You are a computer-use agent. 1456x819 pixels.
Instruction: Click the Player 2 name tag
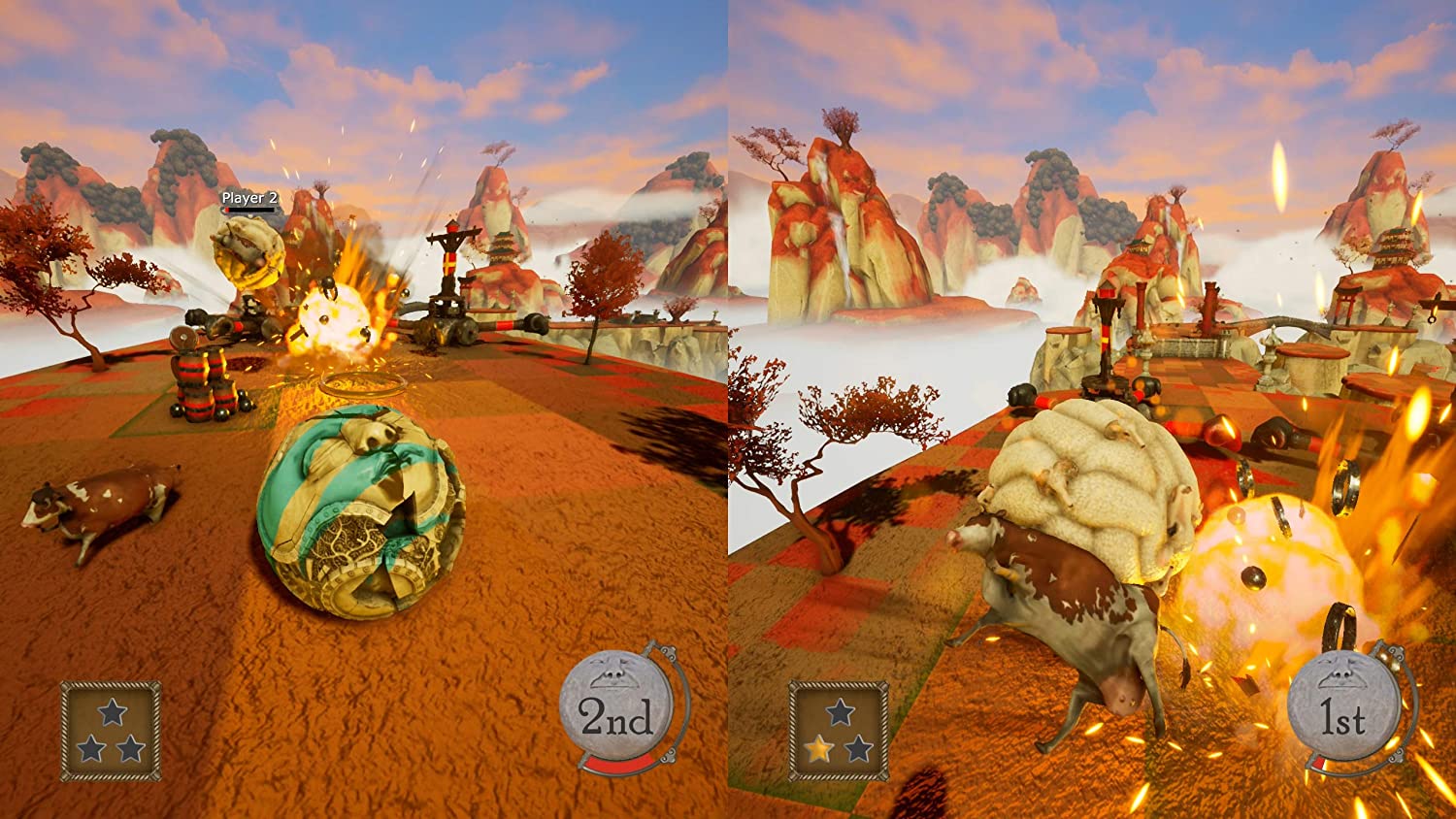[x=249, y=198]
